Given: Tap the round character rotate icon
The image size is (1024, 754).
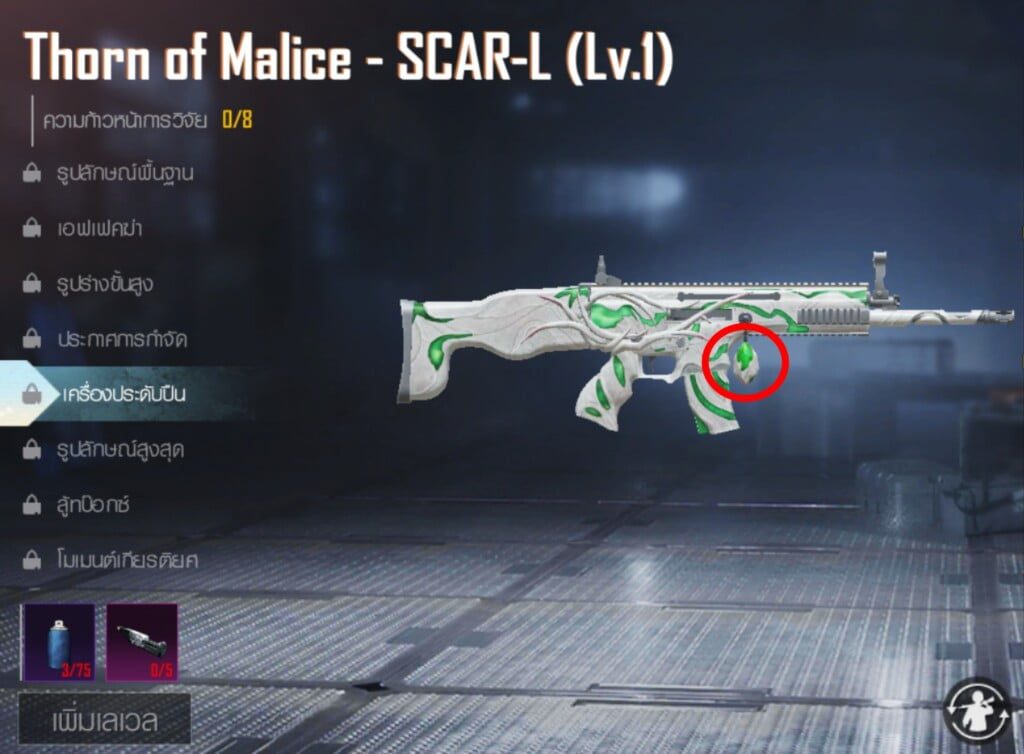Looking at the screenshot, I should click(978, 711).
